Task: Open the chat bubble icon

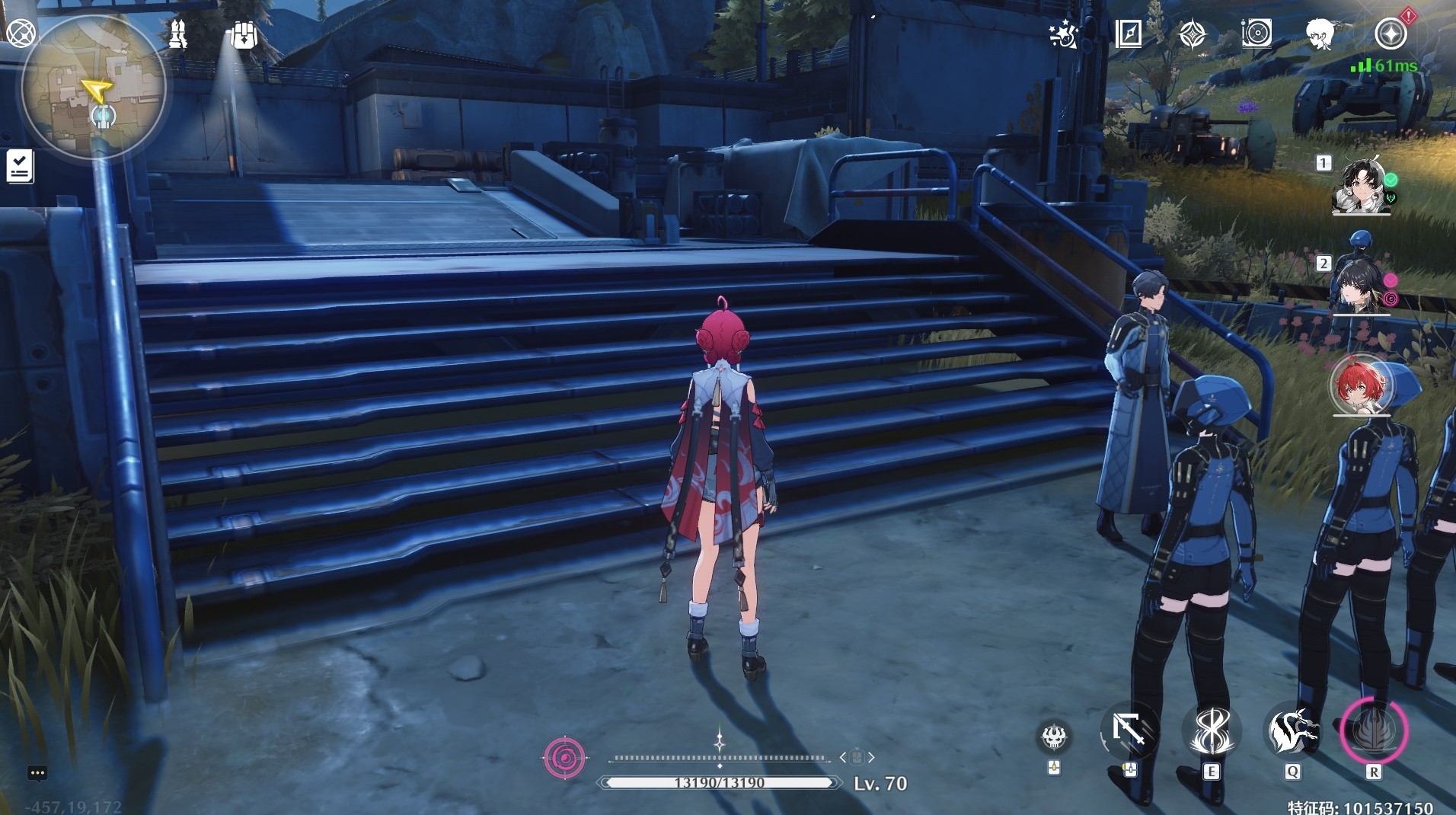Action: (37, 773)
